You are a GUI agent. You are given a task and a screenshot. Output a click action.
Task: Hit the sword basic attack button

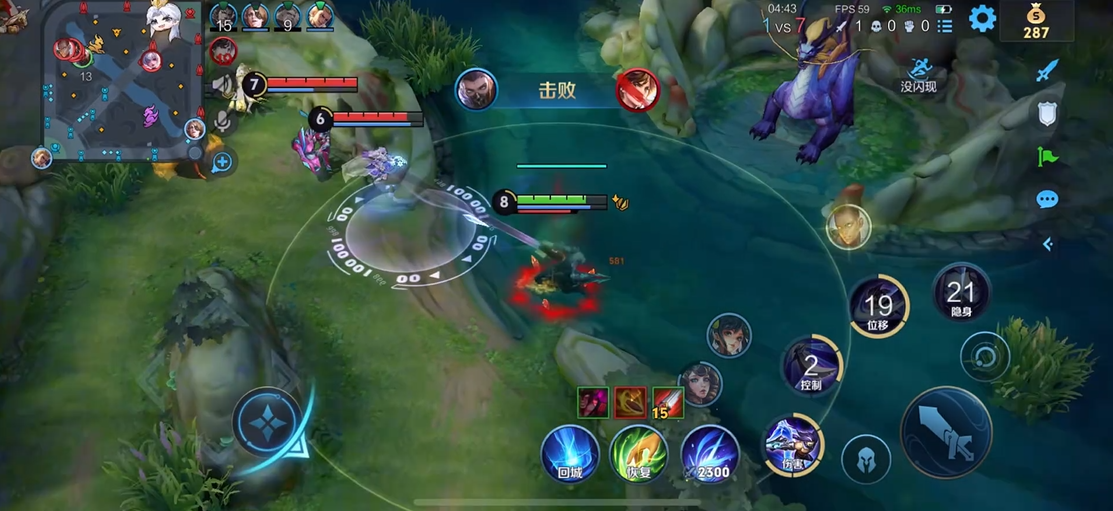(945, 432)
